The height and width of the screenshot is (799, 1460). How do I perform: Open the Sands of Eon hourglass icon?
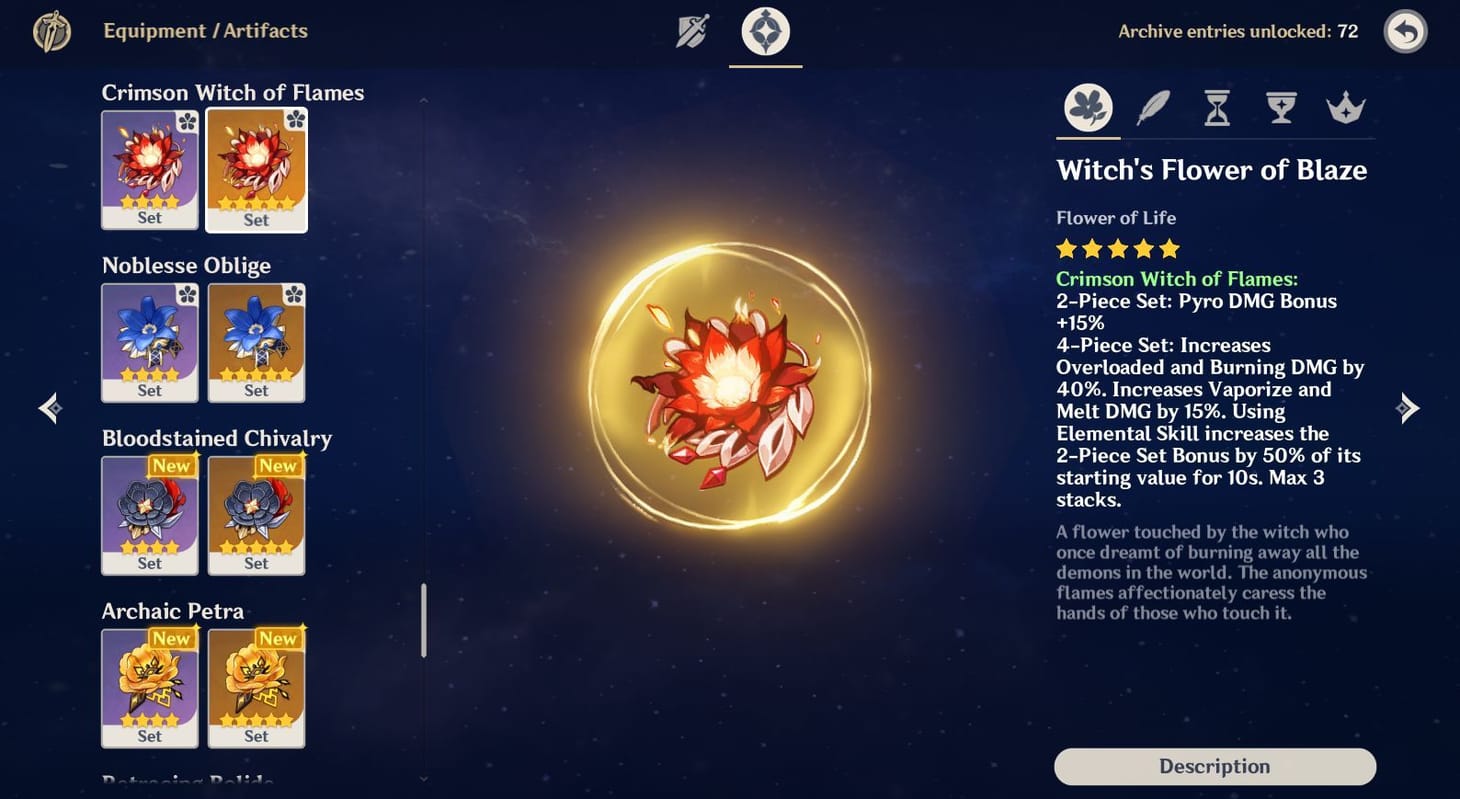(1216, 107)
